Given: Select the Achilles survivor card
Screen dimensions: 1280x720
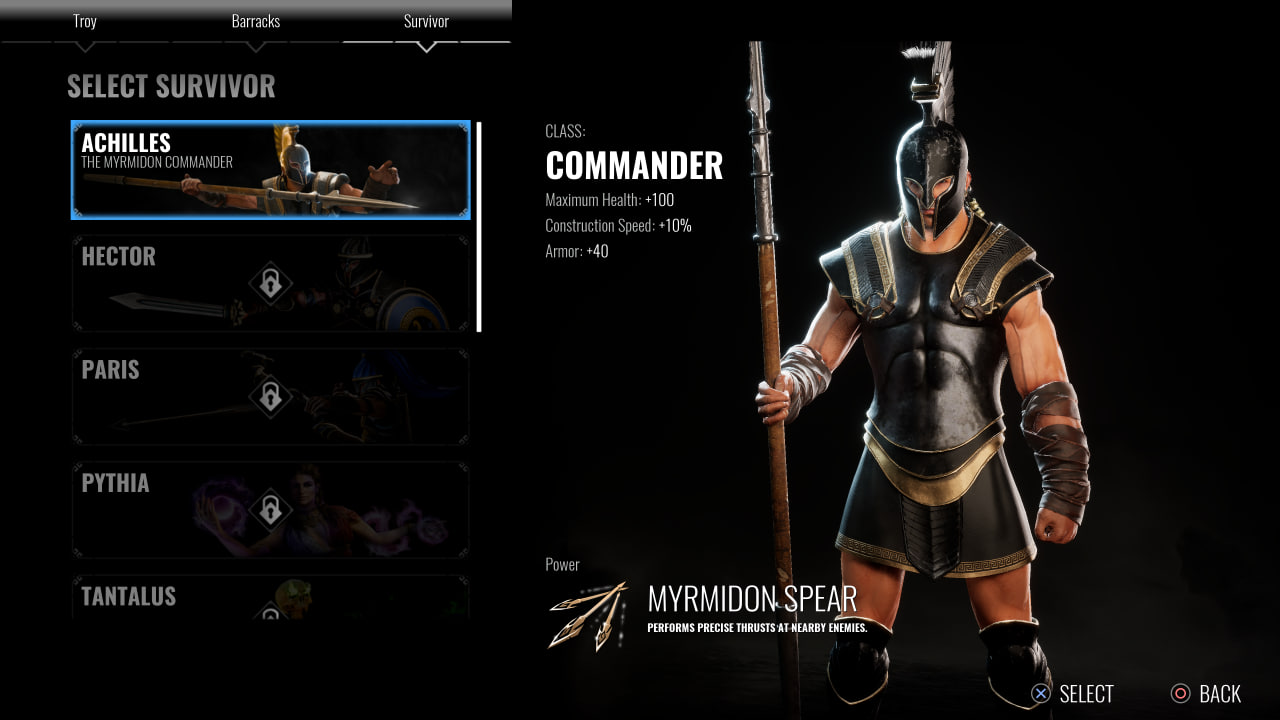Looking at the screenshot, I should coord(270,170).
